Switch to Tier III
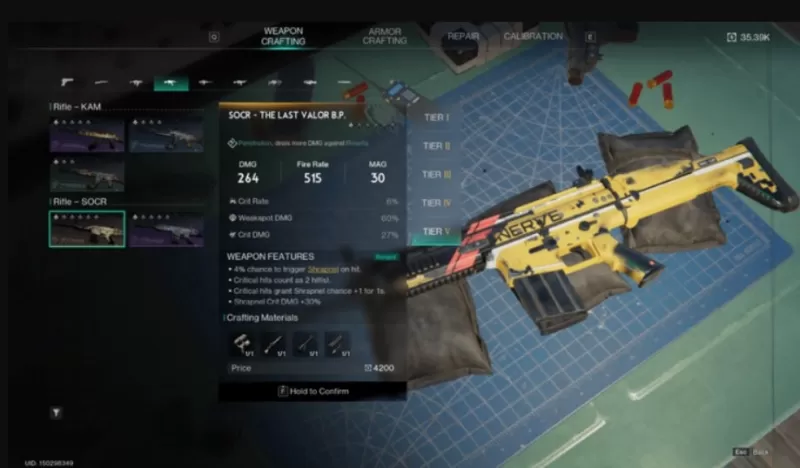This screenshot has width=800, height=468. coord(436,175)
